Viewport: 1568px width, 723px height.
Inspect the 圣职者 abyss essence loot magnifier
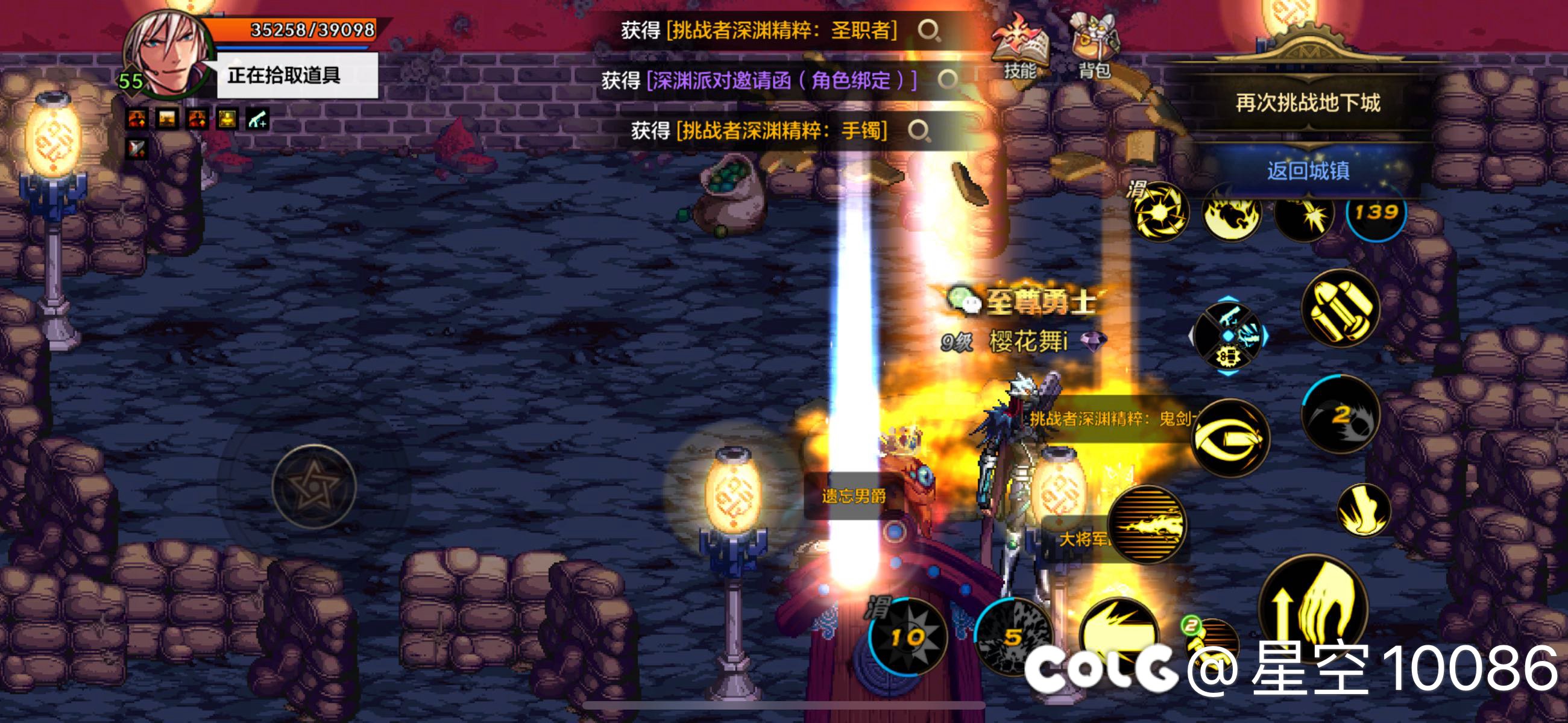click(929, 30)
